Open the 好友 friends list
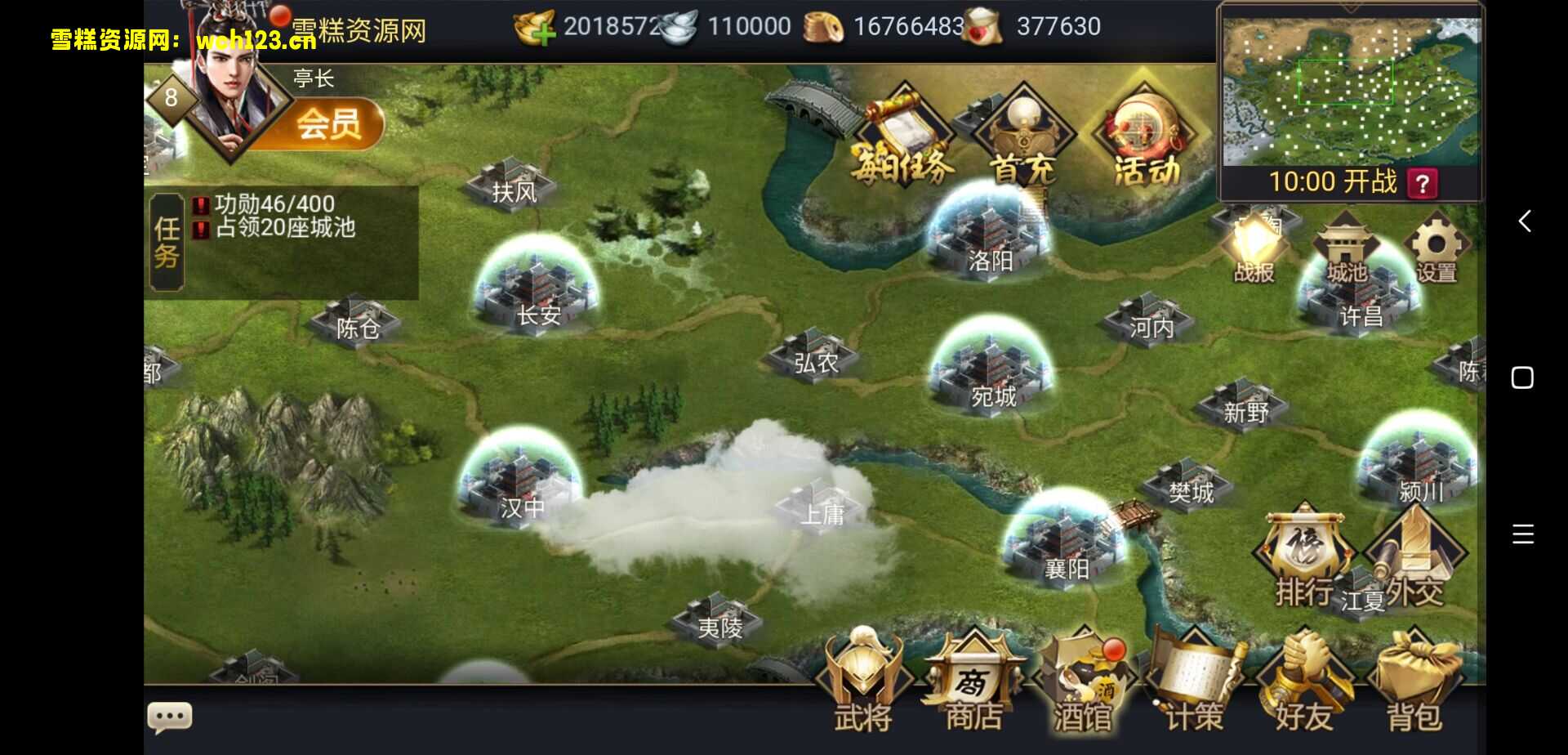Image resolution: width=1568 pixels, height=755 pixels. click(x=1303, y=683)
